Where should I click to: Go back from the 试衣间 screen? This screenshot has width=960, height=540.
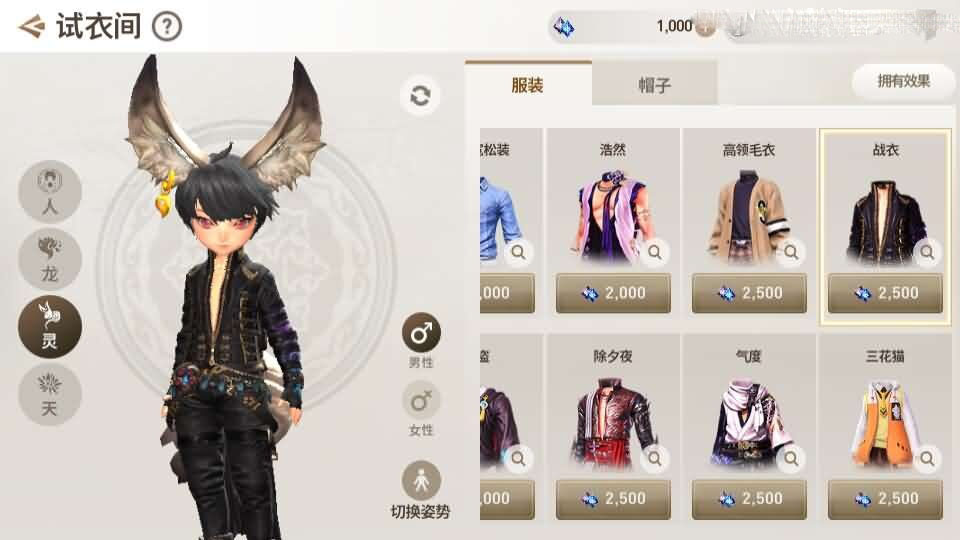point(32,26)
